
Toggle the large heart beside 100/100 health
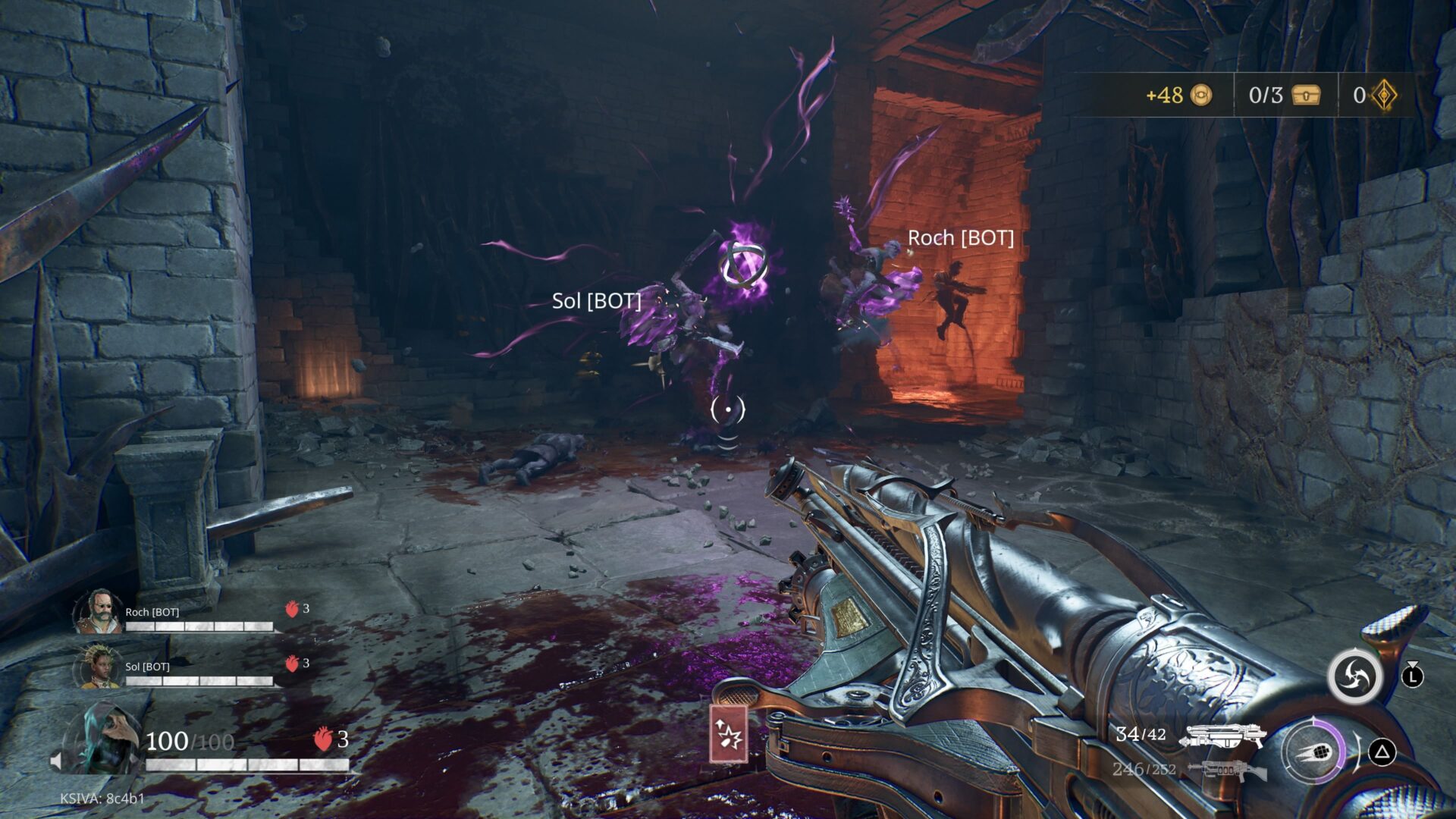pos(324,739)
